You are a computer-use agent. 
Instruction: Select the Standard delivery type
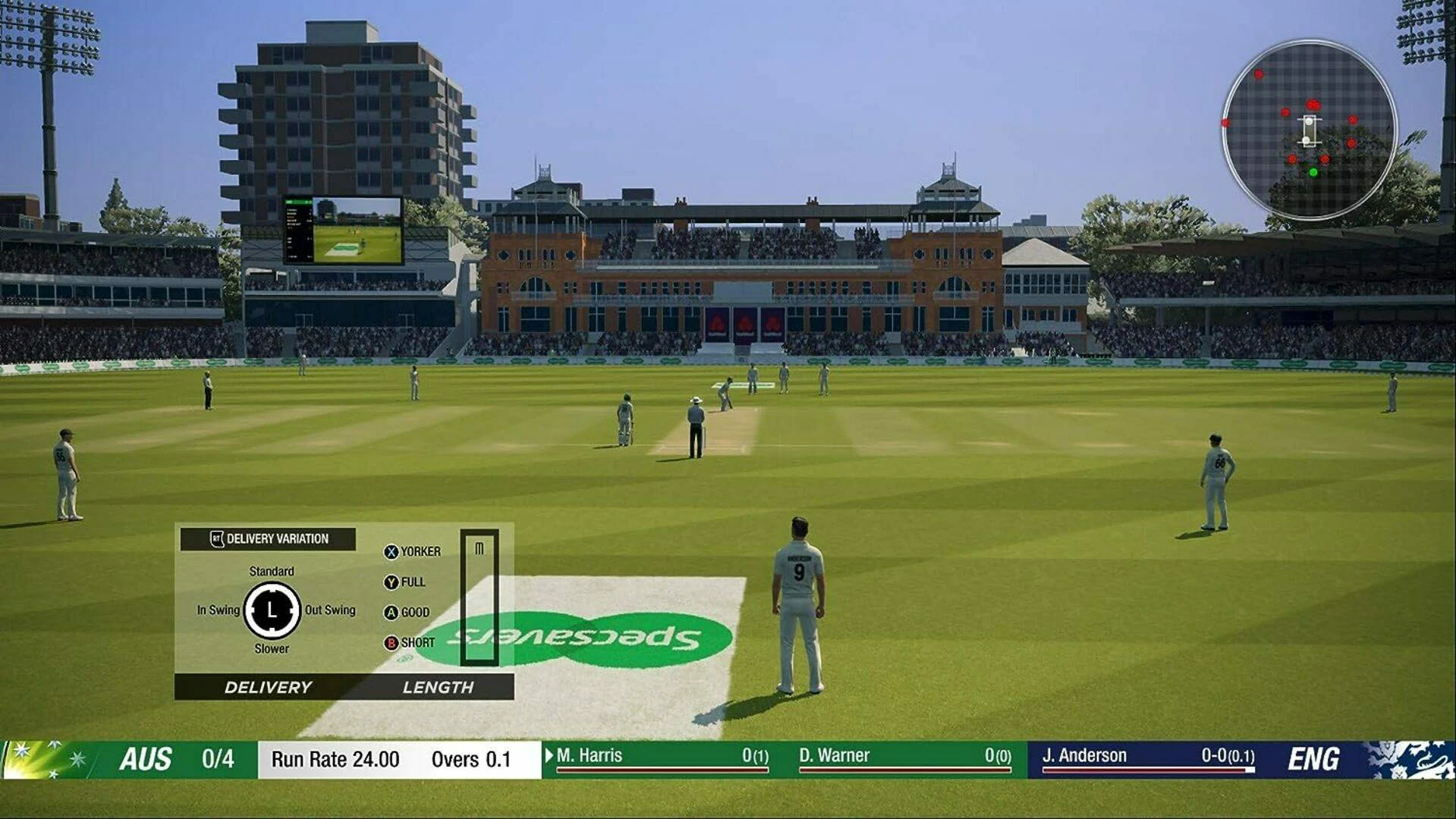(x=272, y=571)
